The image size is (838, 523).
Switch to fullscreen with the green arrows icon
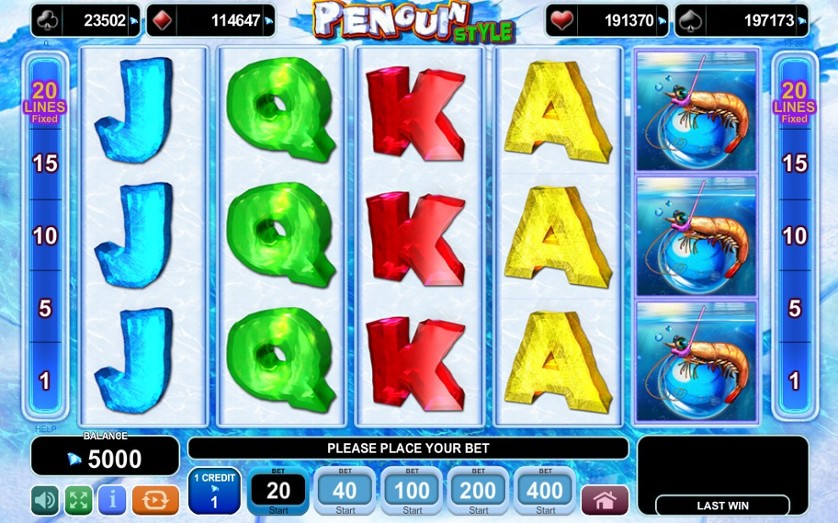point(78,499)
